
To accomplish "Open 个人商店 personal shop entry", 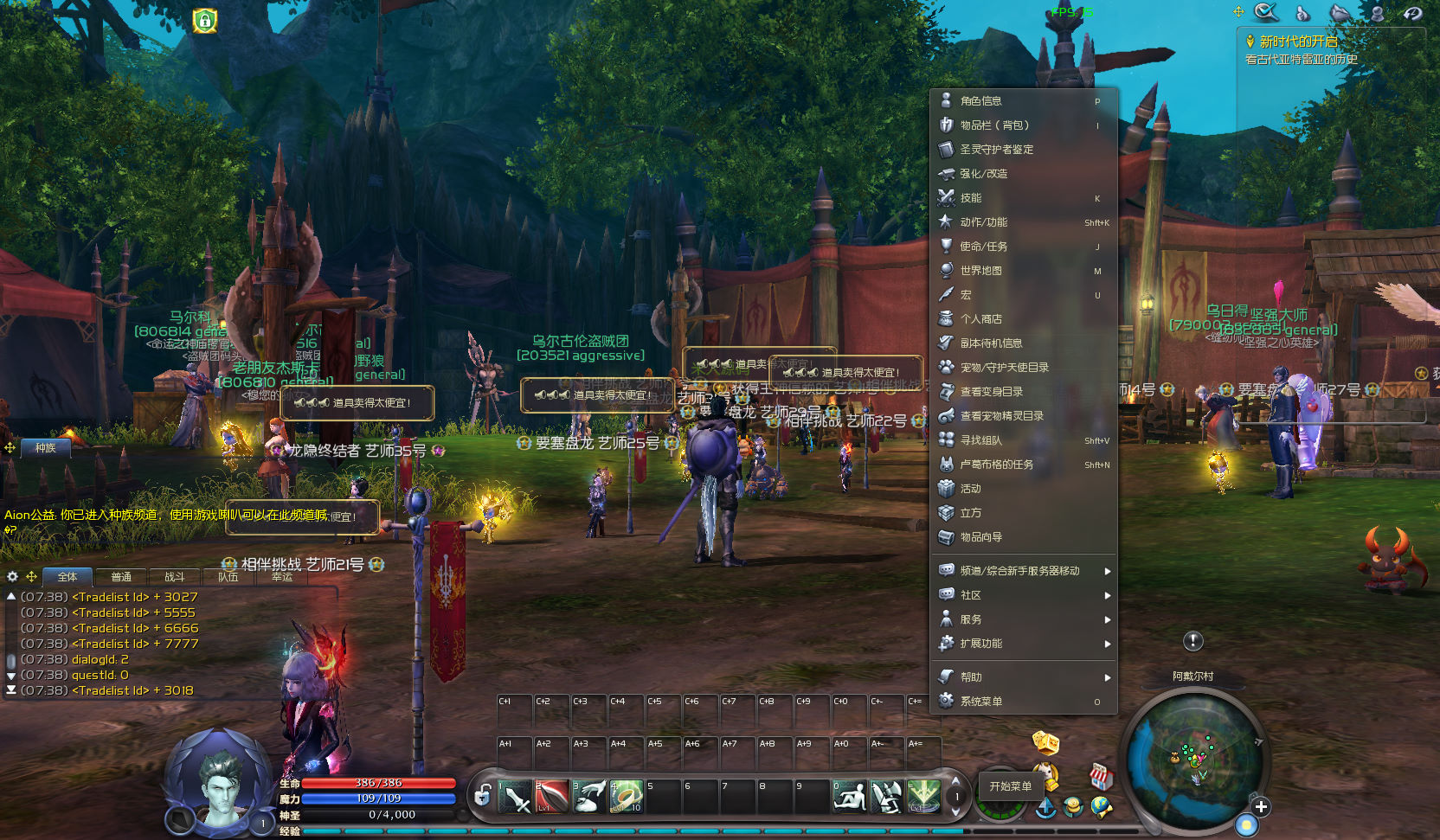I will (x=981, y=319).
